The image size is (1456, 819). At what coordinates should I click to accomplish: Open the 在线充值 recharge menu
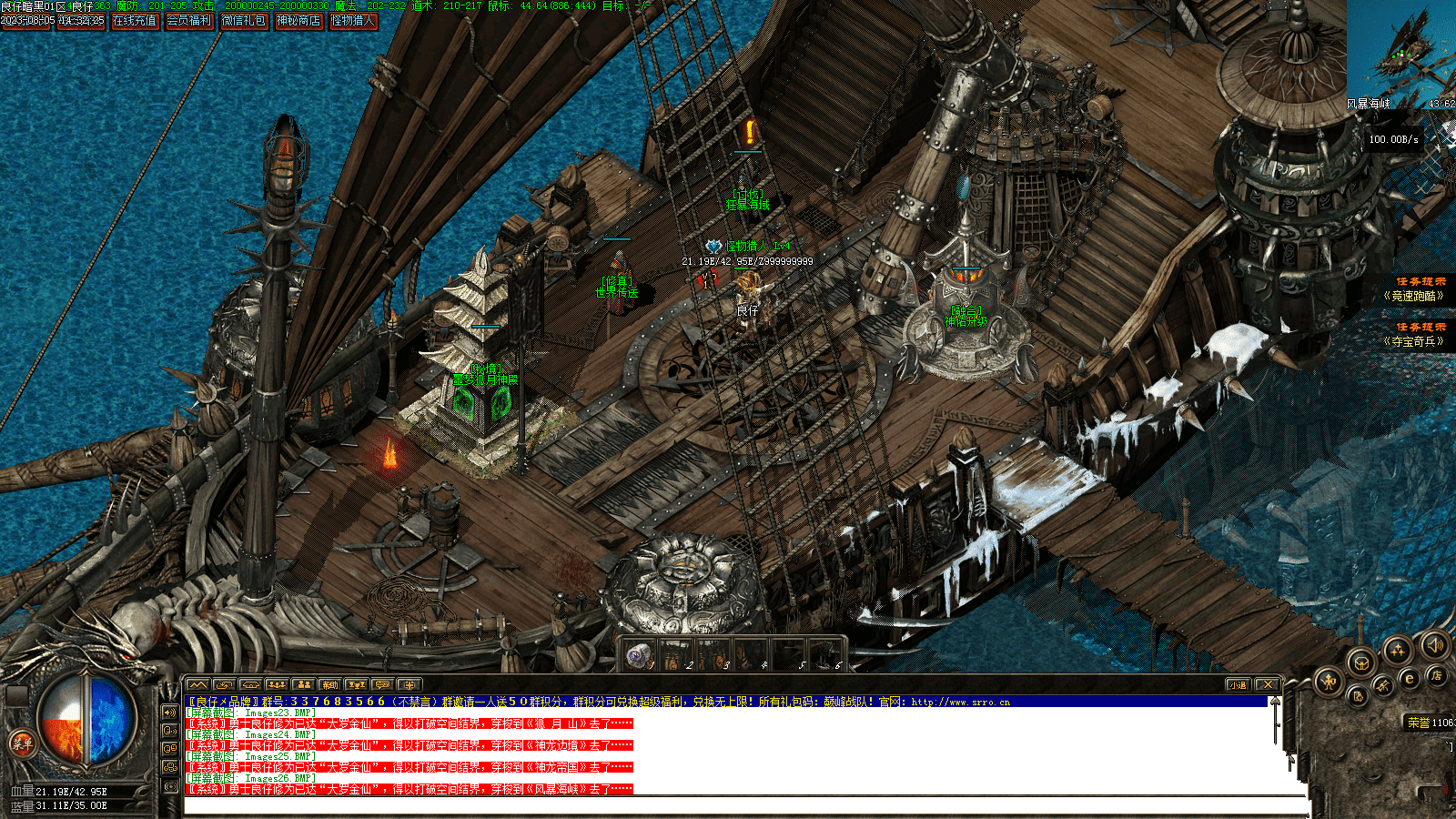(x=135, y=20)
